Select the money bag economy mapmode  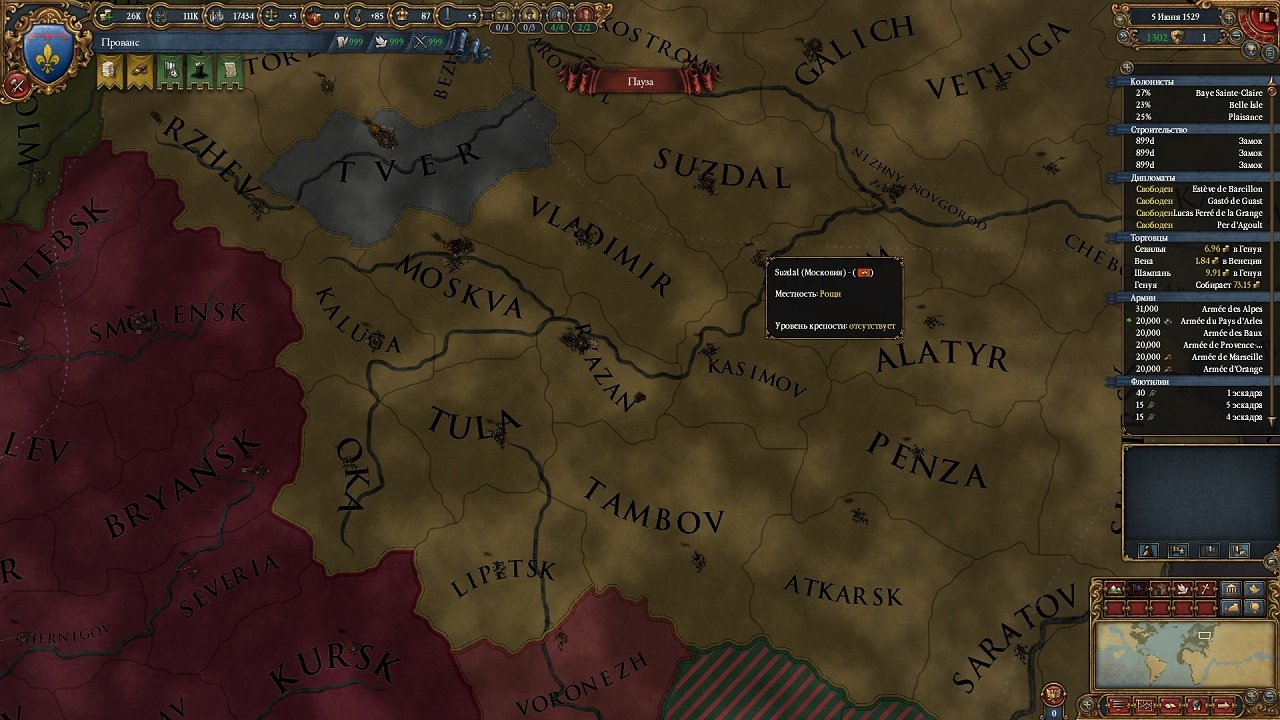pos(1230,606)
